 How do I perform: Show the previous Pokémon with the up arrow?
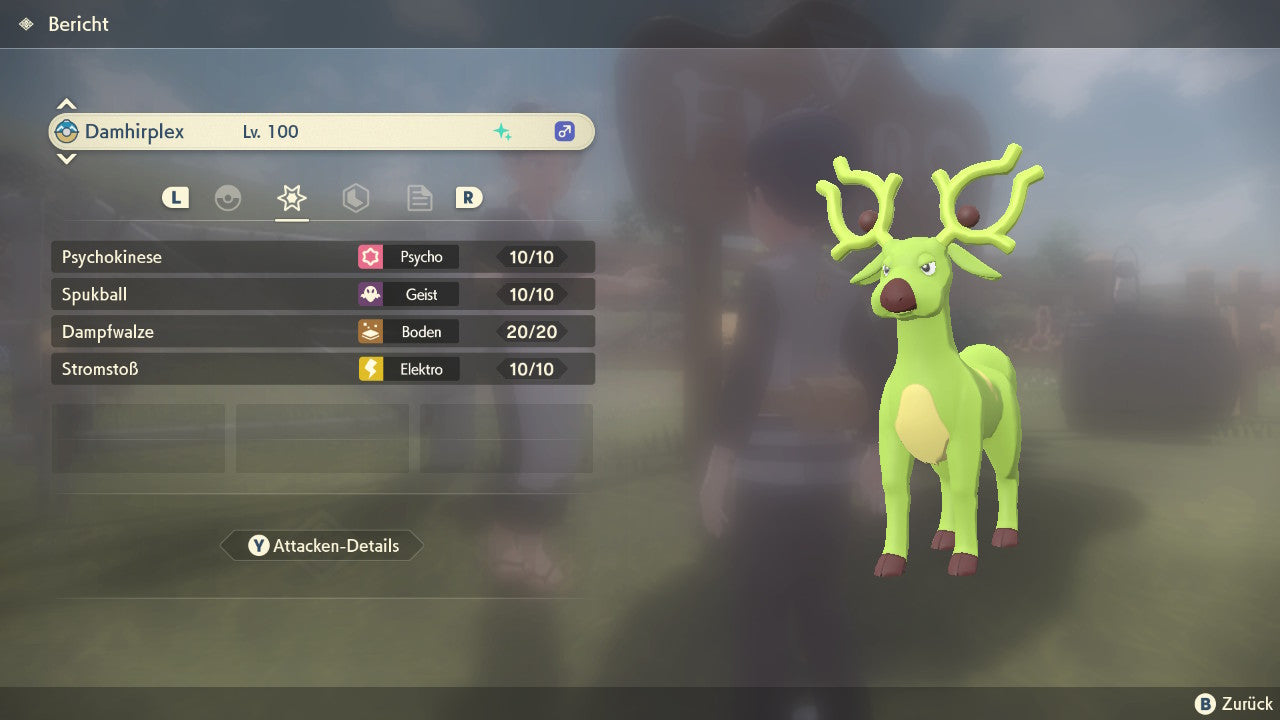(x=66, y=104)
